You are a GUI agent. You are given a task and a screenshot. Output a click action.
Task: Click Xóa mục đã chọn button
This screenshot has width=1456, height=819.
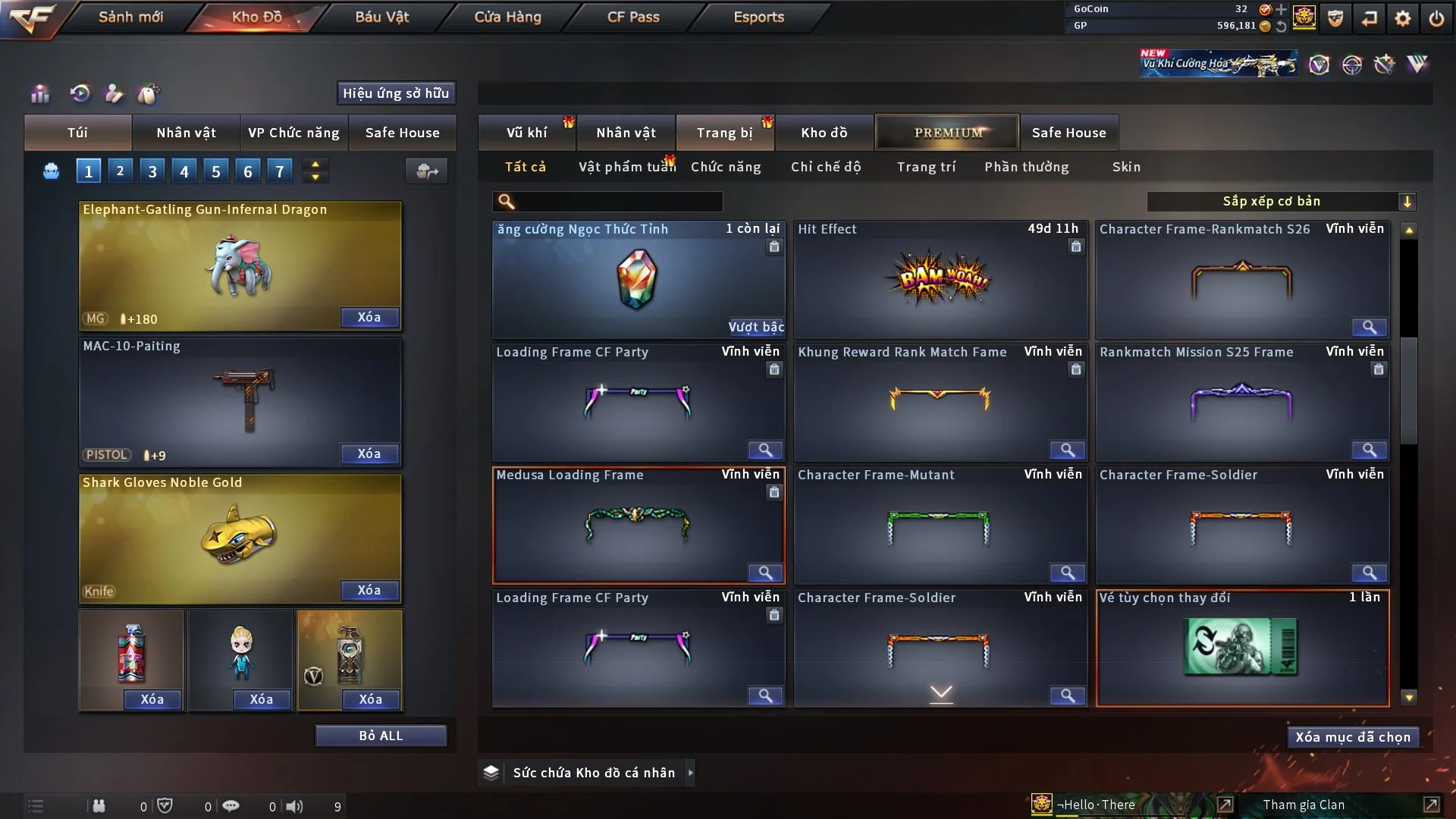click(x=1352, y=737)
